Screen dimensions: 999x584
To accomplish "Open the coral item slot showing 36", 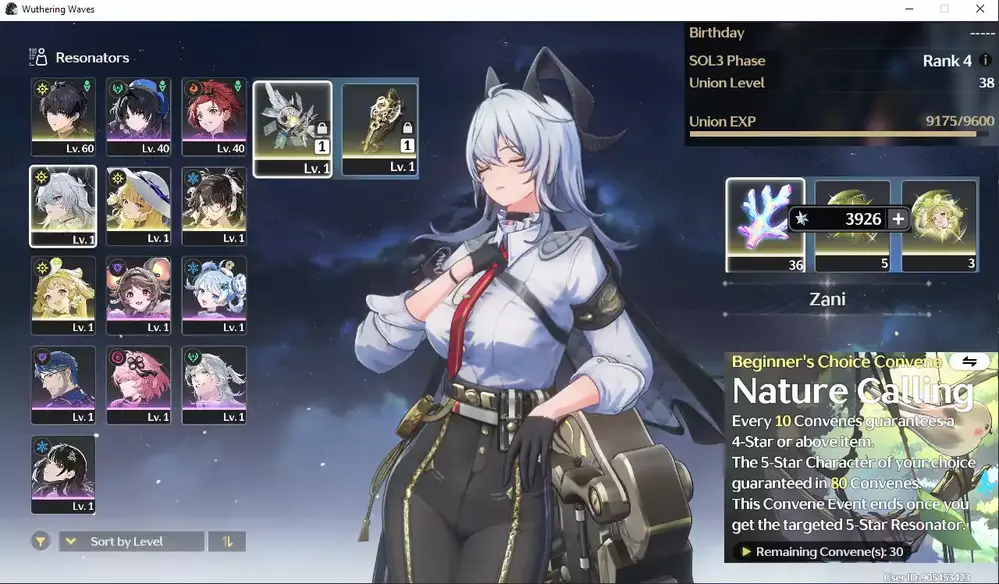I will point(765,224).
